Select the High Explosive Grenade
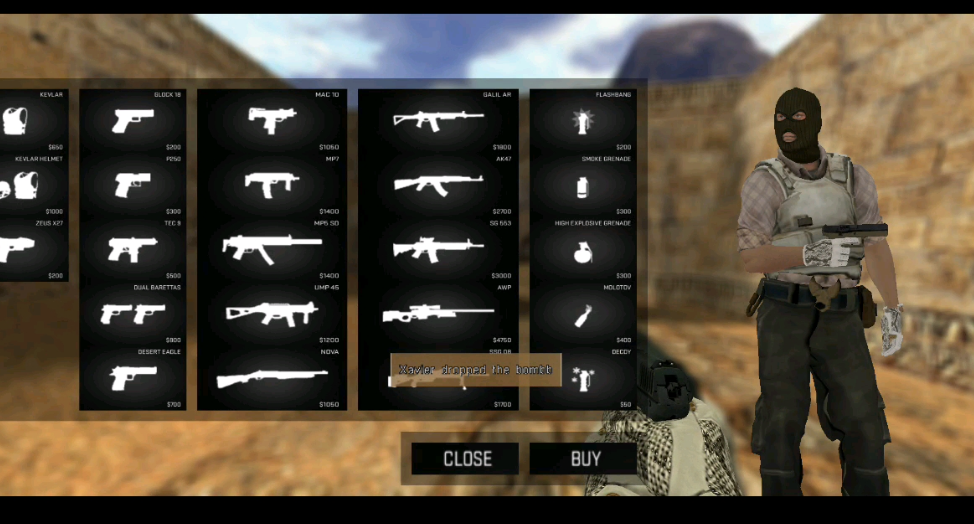 click(x=581, y=250)
